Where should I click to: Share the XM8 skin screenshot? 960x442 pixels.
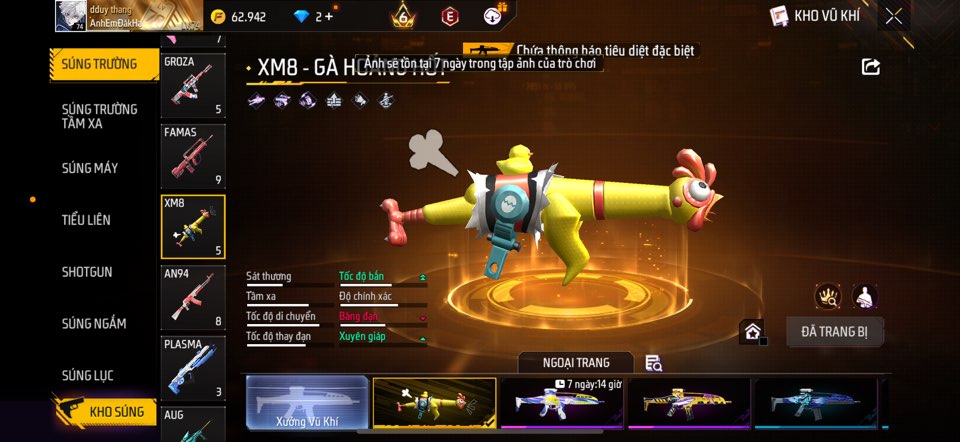coord(871,67)
